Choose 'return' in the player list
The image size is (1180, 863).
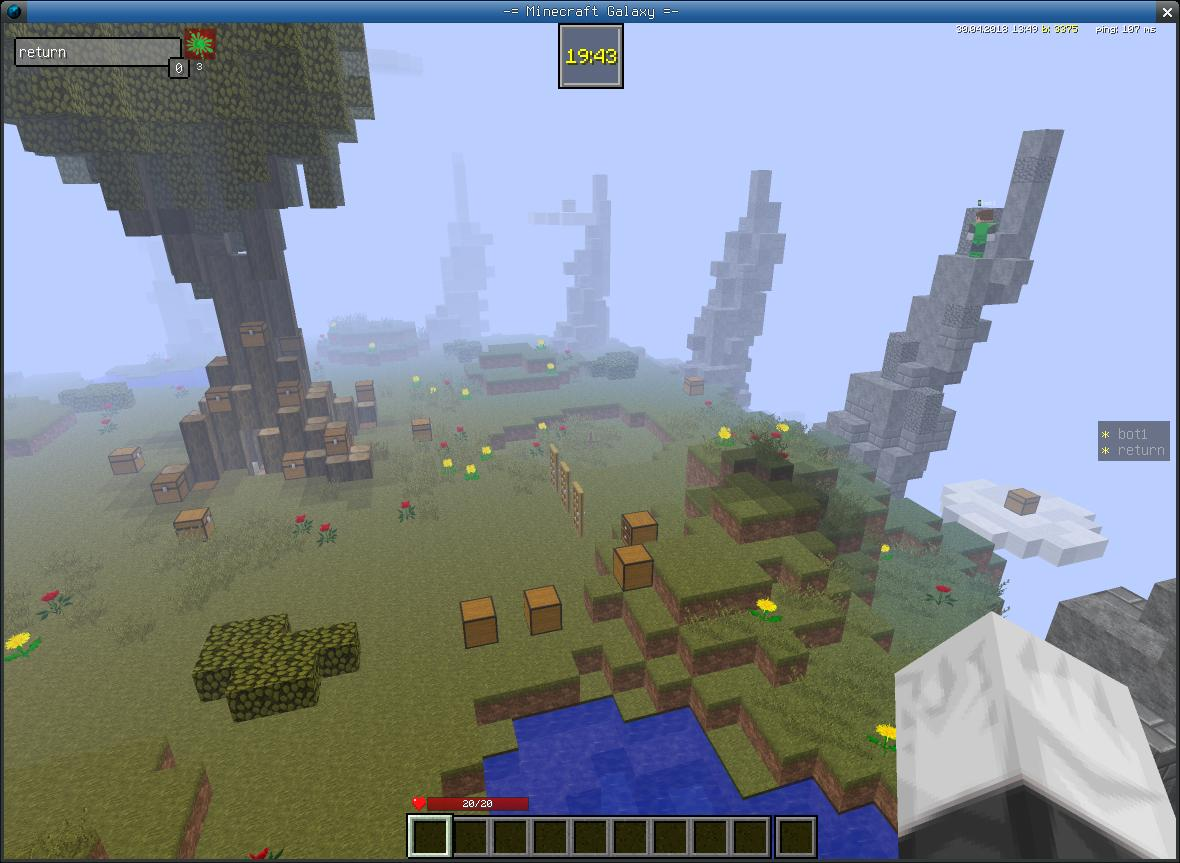1140,450
